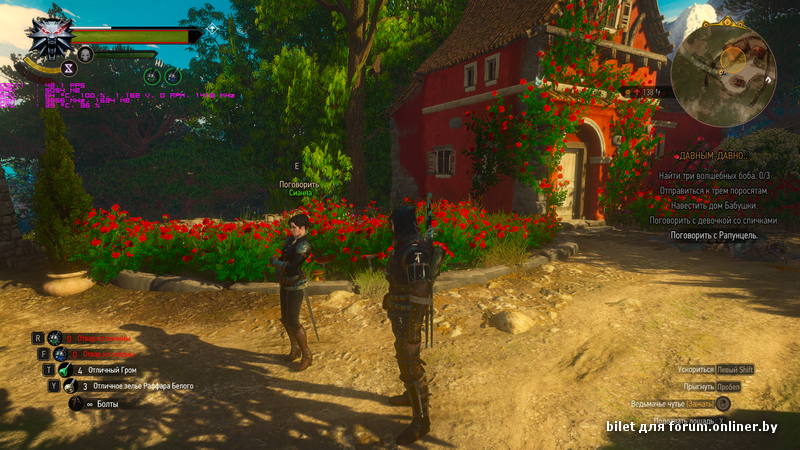800x450 pixels.
Task: Open the circular minimap
Action: click(723, 68)
